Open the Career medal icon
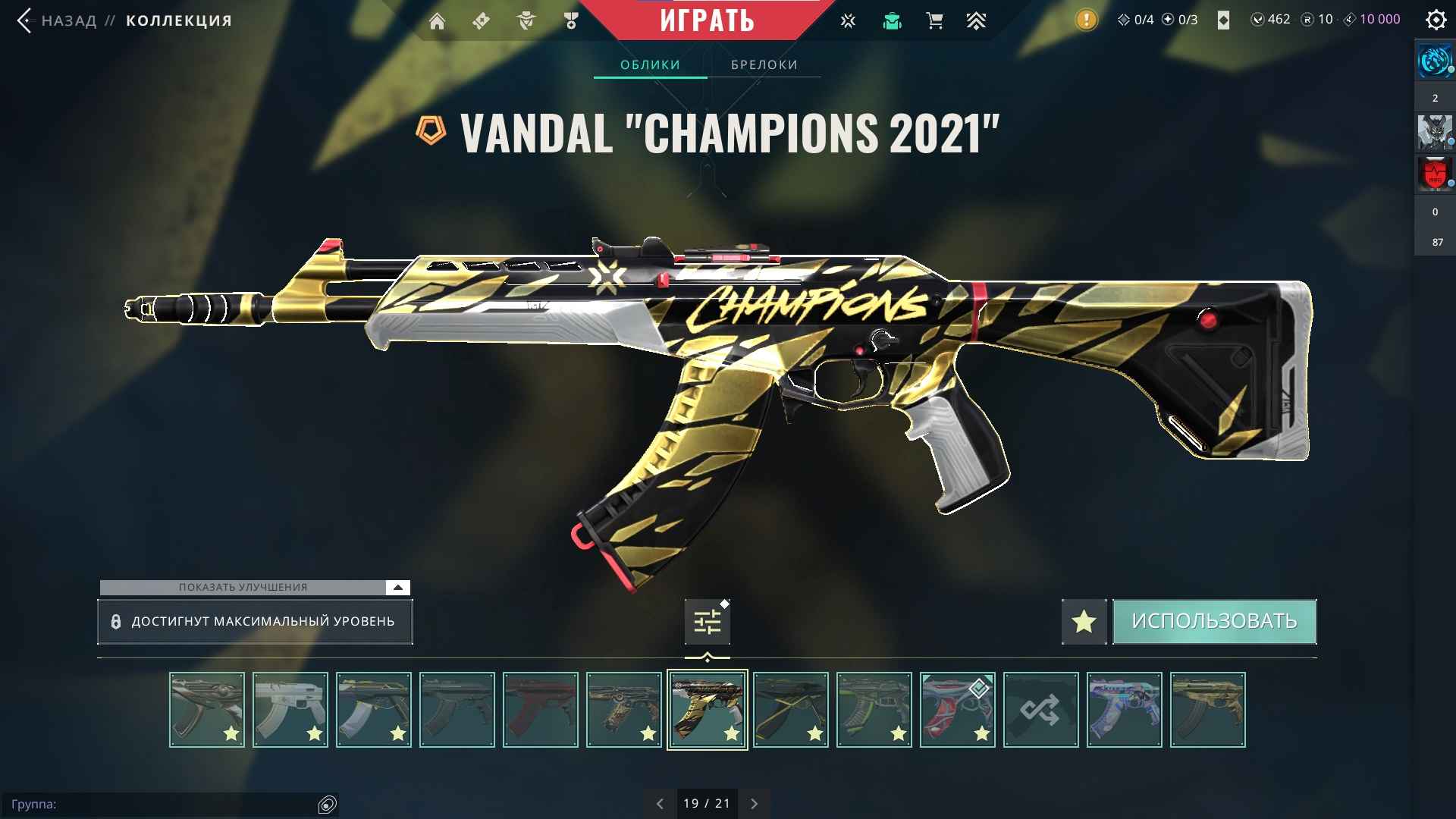 pos(570,20)
